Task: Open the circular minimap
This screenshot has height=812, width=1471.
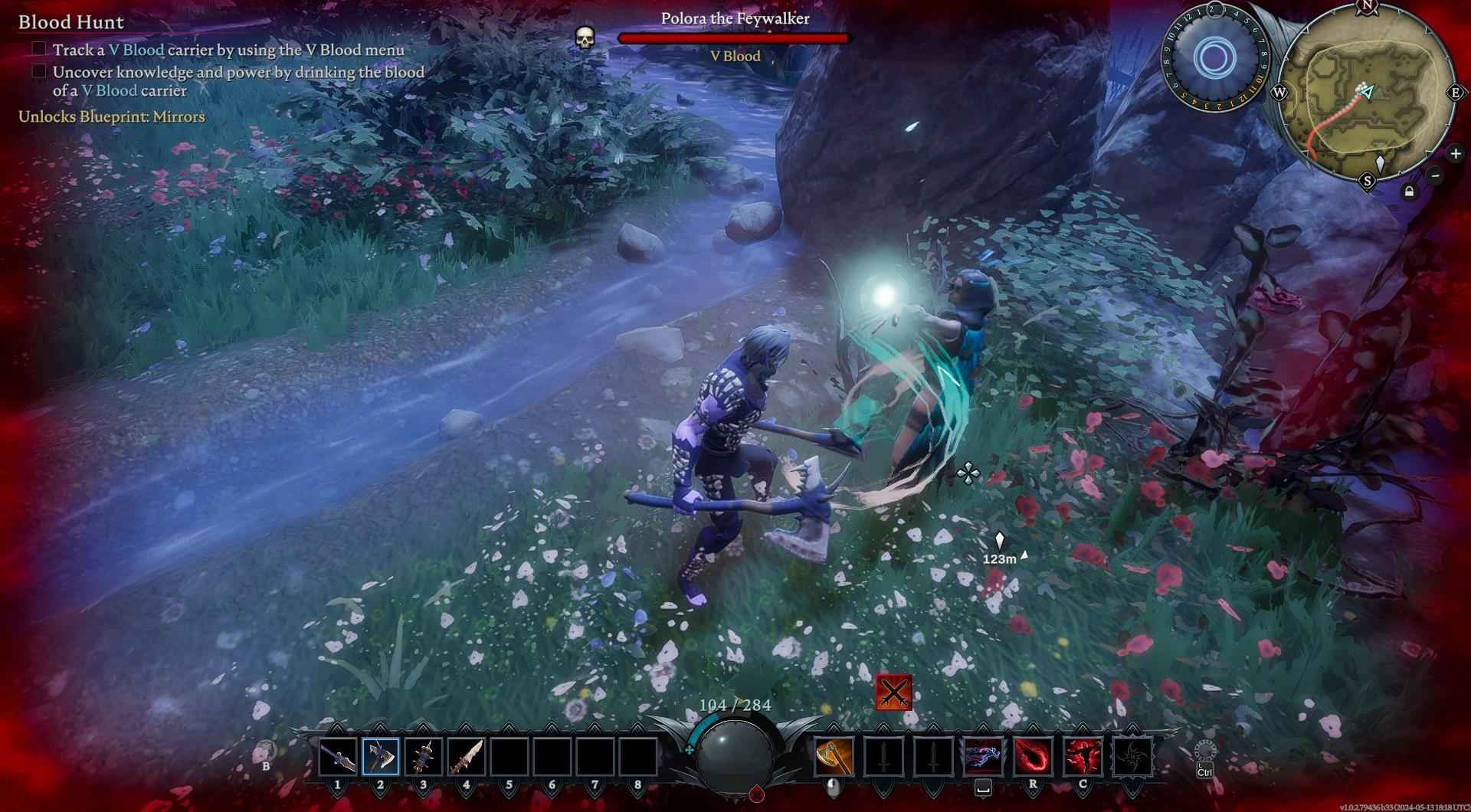Action: click(x=1368, y=93)
